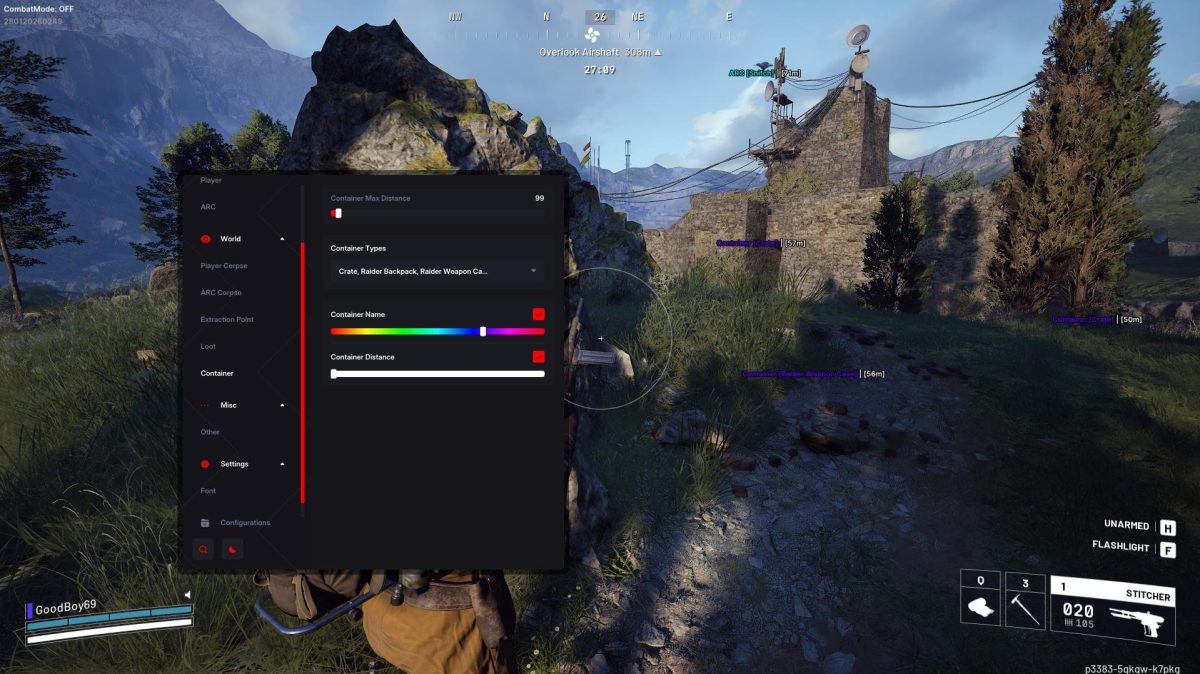
Task: Collapse the Settings category
Action: pos(282,464)
